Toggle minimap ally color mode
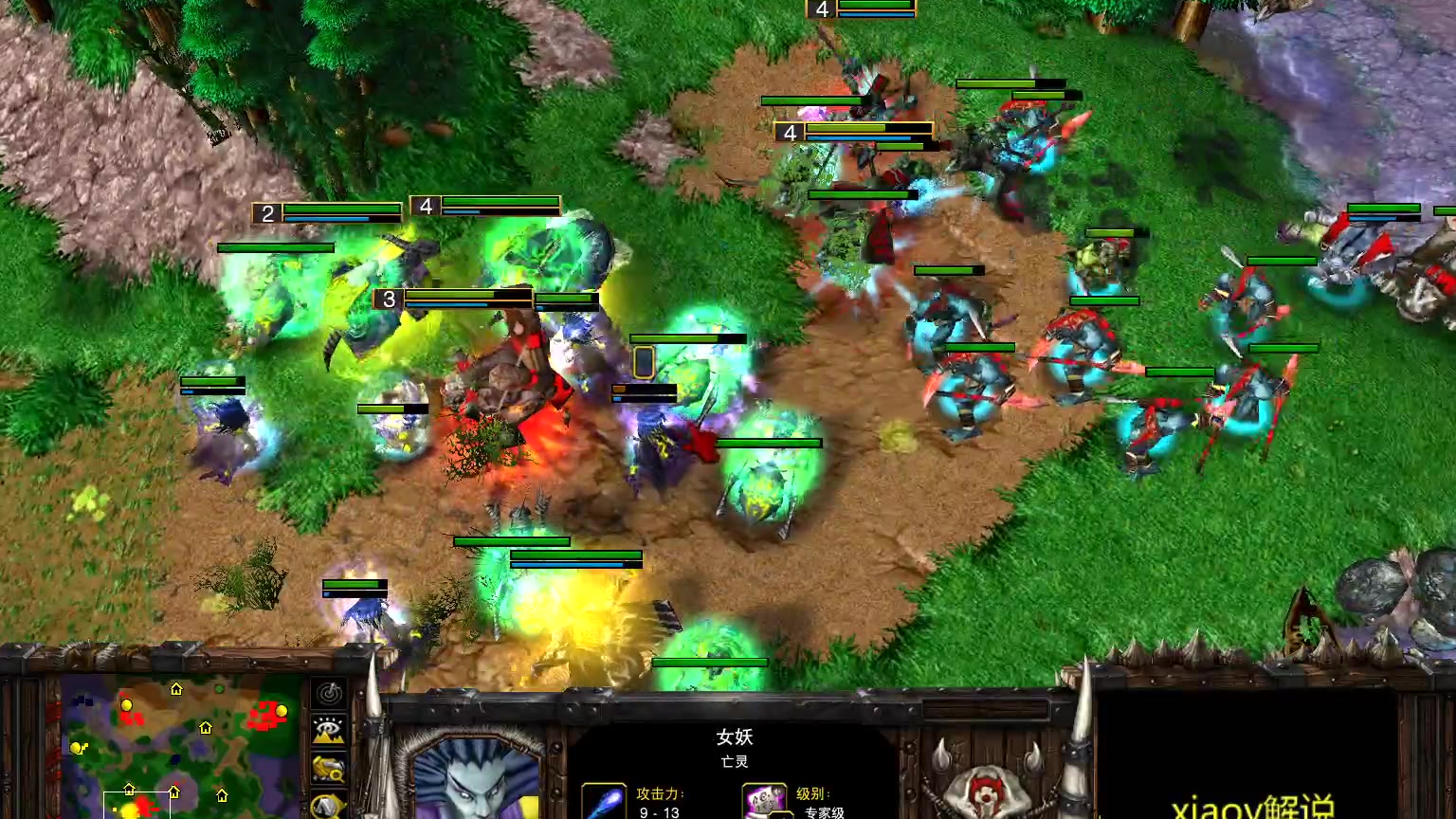 point(329,768)
